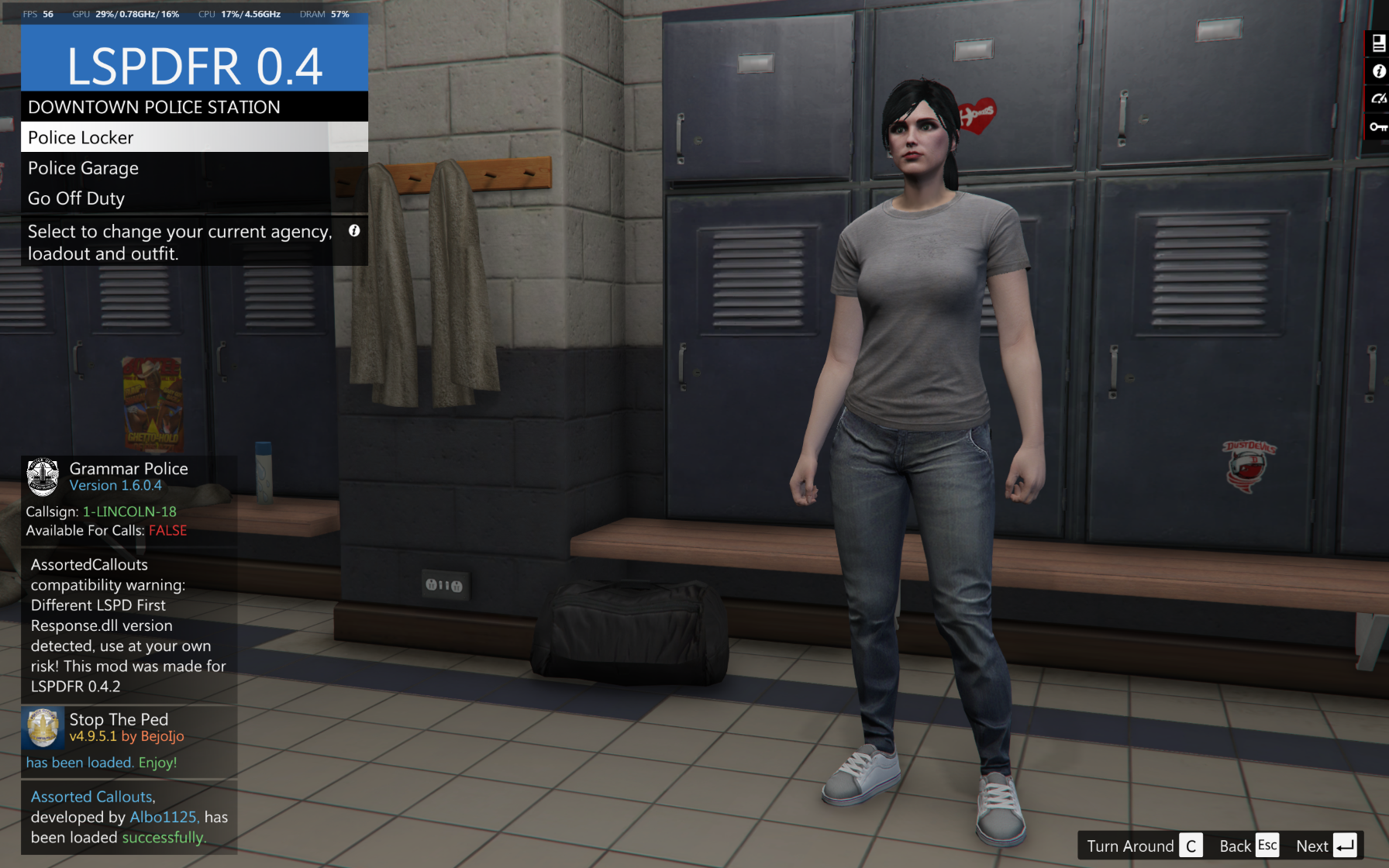1389x868 pixels.
Task: Click the Grammar Police notification
Action: point(129,500)
